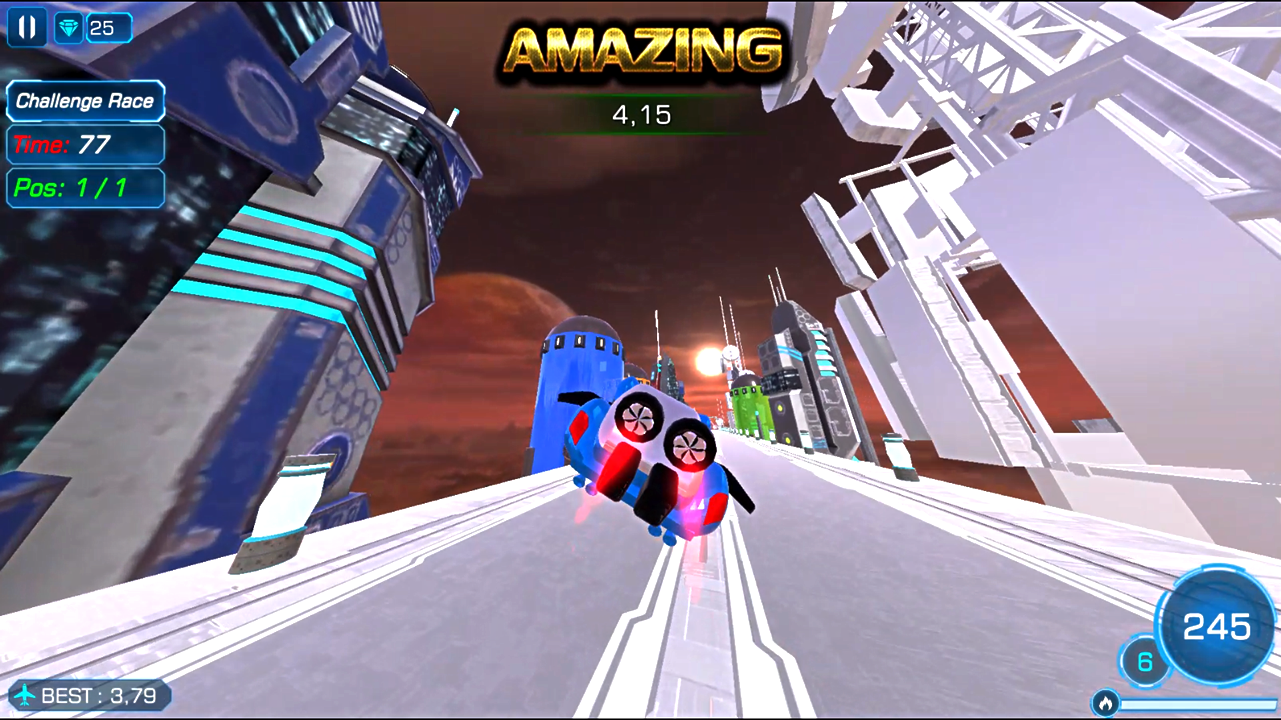1281x720 pixels.
Task: Toggle pause on the race
Action: (26, 26)
